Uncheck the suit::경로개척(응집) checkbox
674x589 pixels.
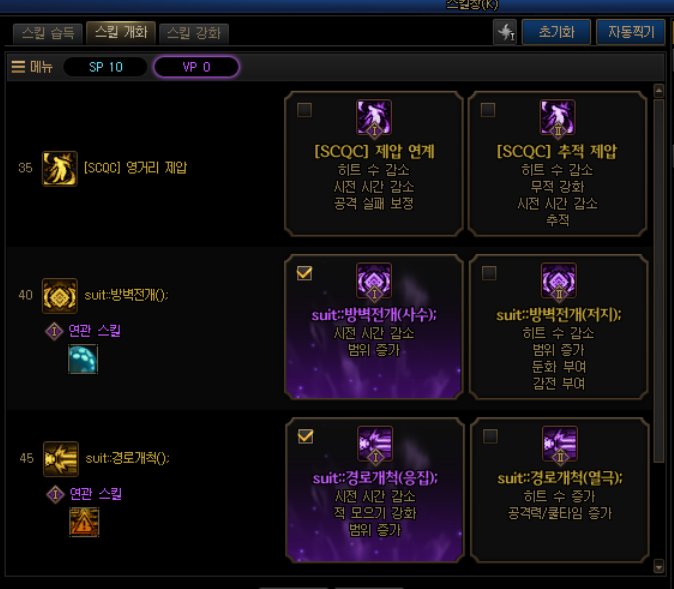click(305, 436)
